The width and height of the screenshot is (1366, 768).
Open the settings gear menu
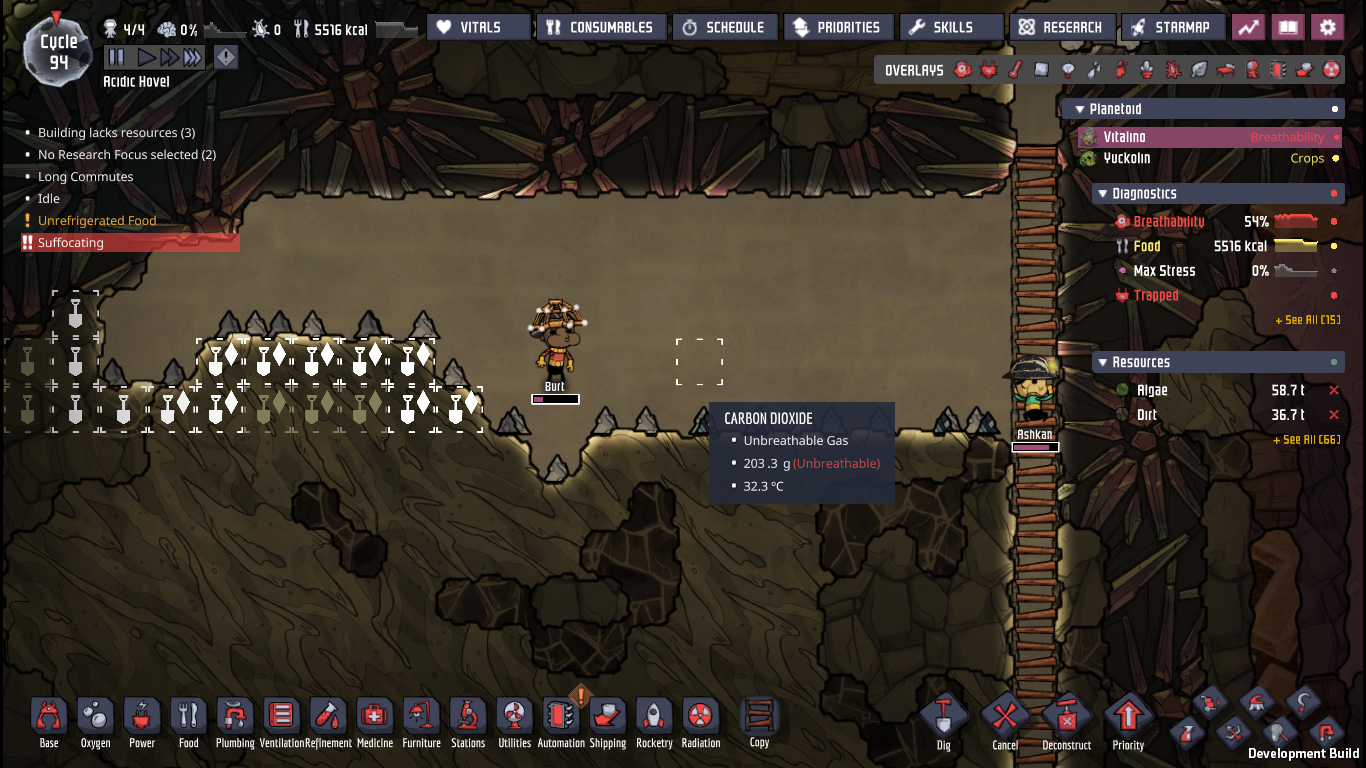tap(1327, 27)
